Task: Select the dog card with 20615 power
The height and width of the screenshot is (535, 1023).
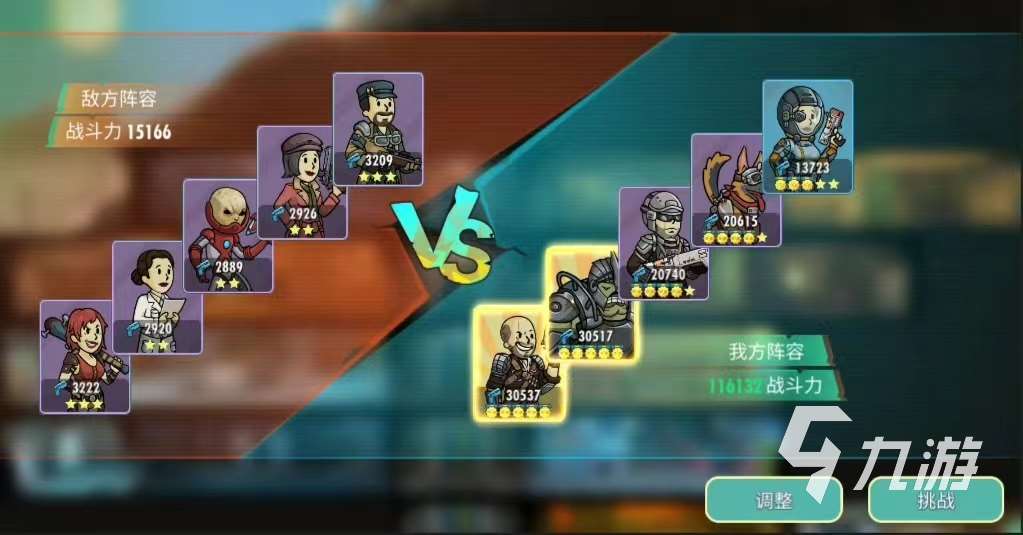Action: [735, 189]
